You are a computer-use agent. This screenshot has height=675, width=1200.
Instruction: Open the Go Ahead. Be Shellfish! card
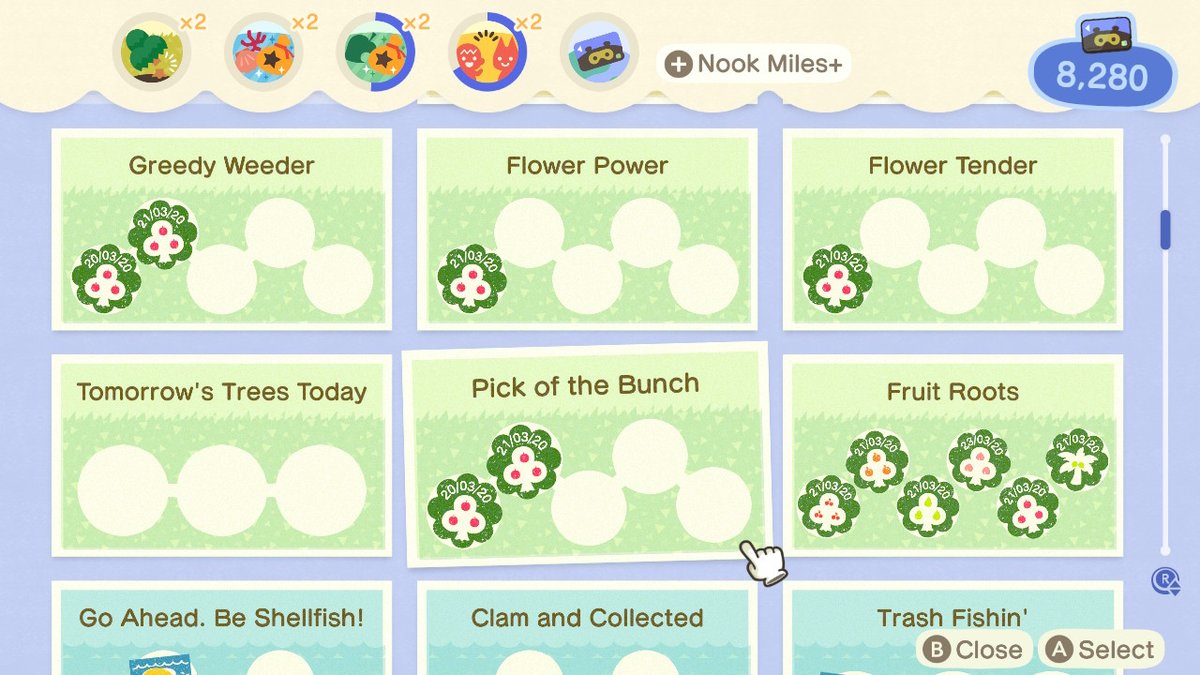tap(221, 628)
